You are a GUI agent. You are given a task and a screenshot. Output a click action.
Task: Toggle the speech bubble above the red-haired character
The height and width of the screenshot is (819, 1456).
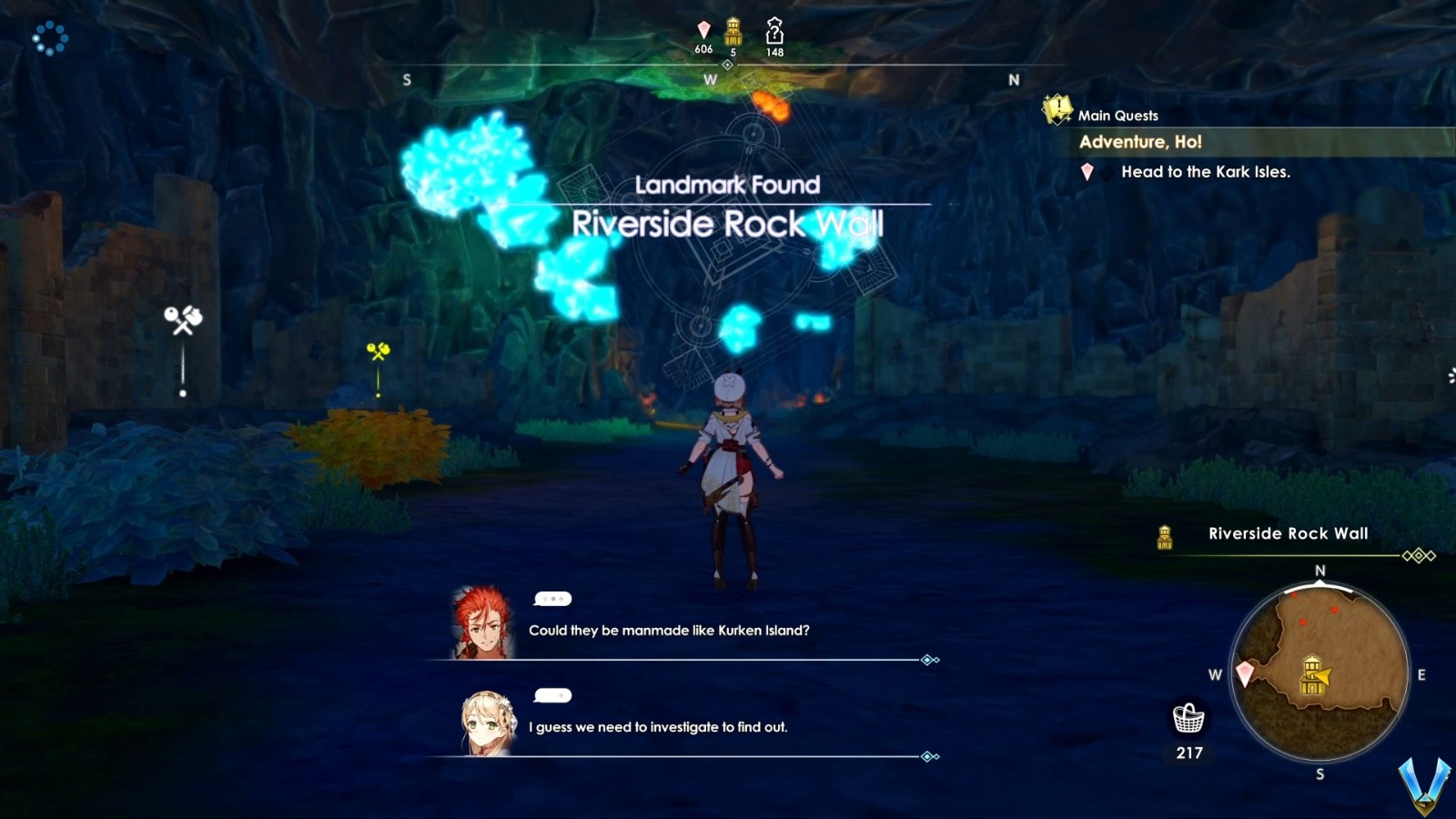553,601
